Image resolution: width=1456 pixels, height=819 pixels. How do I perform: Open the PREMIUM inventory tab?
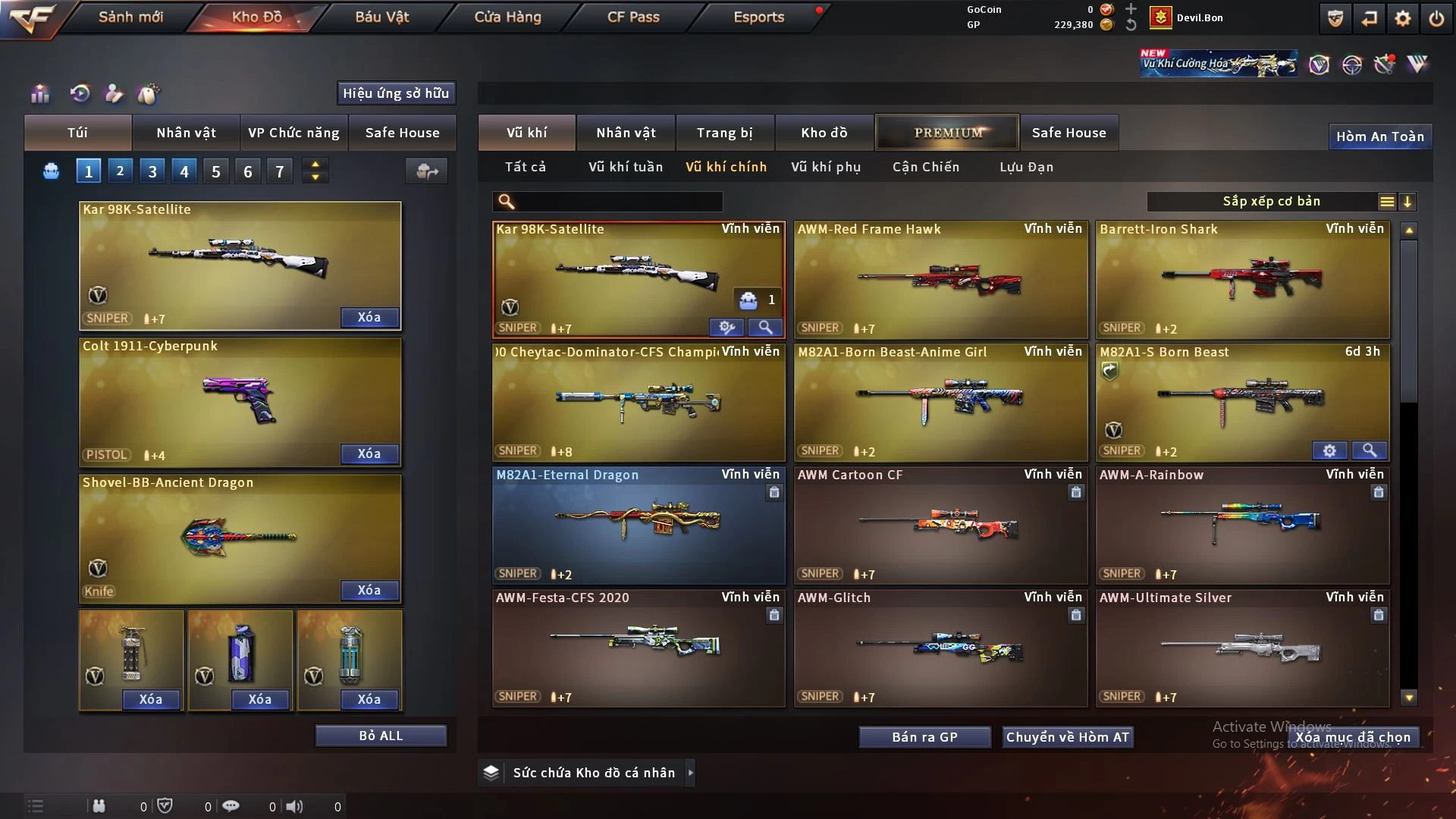tap(948, 133)
